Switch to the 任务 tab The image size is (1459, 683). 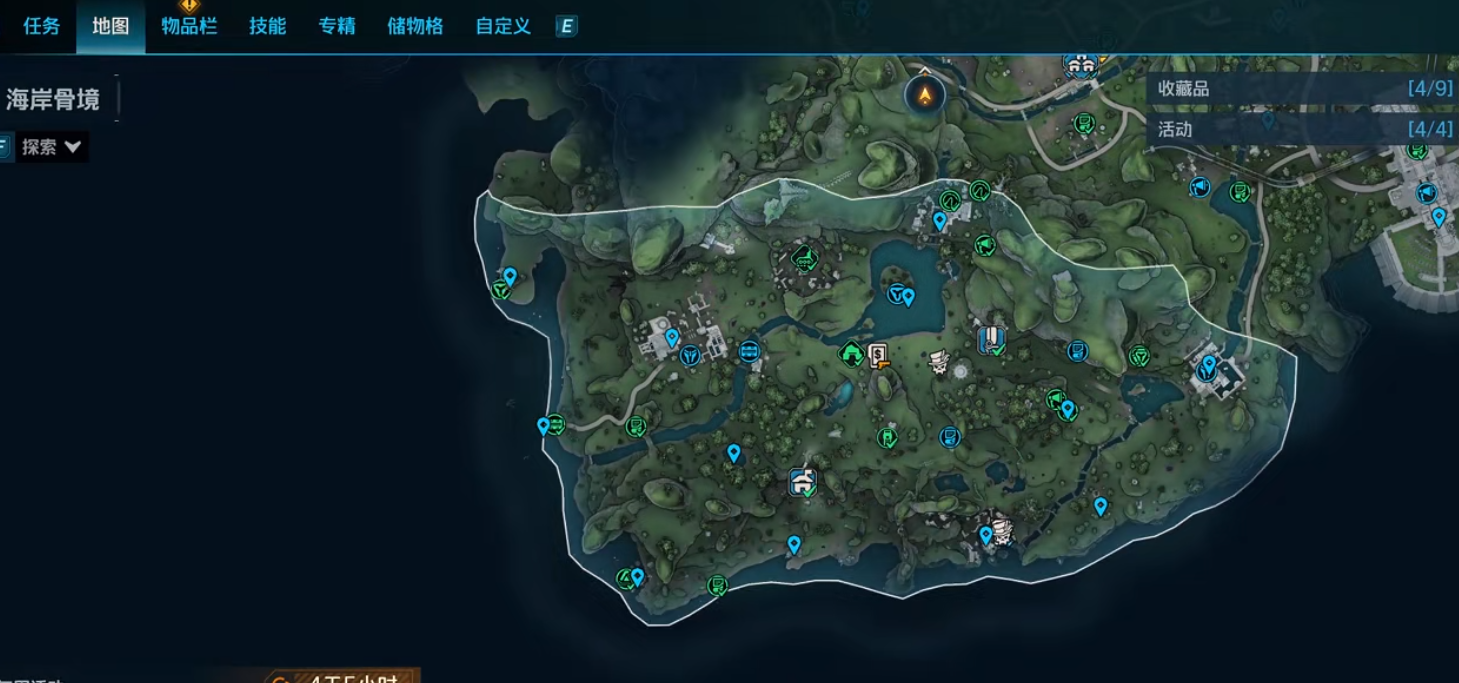pos(42,27)
